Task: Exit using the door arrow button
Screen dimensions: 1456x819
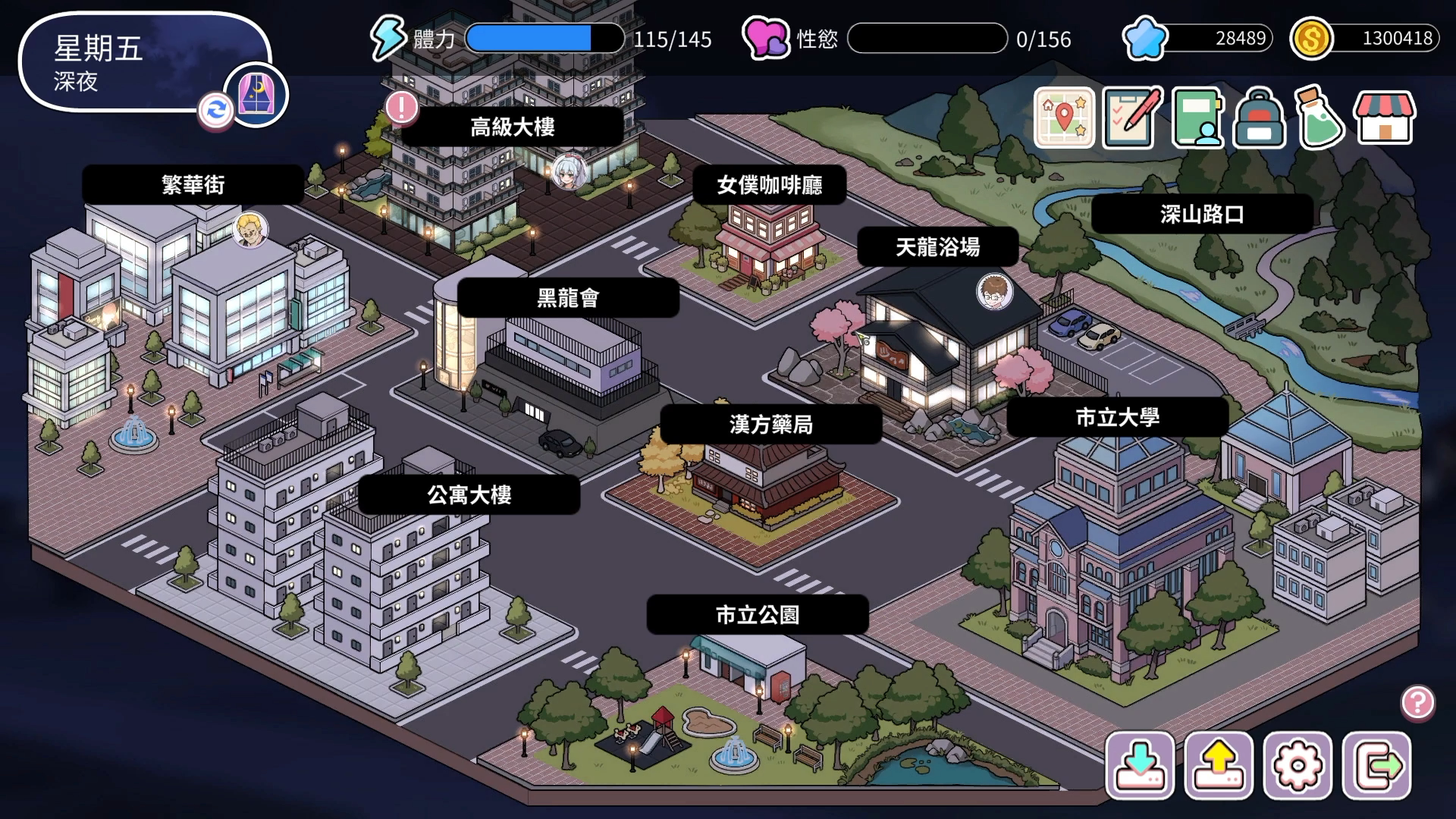Action: (1376, 765)
